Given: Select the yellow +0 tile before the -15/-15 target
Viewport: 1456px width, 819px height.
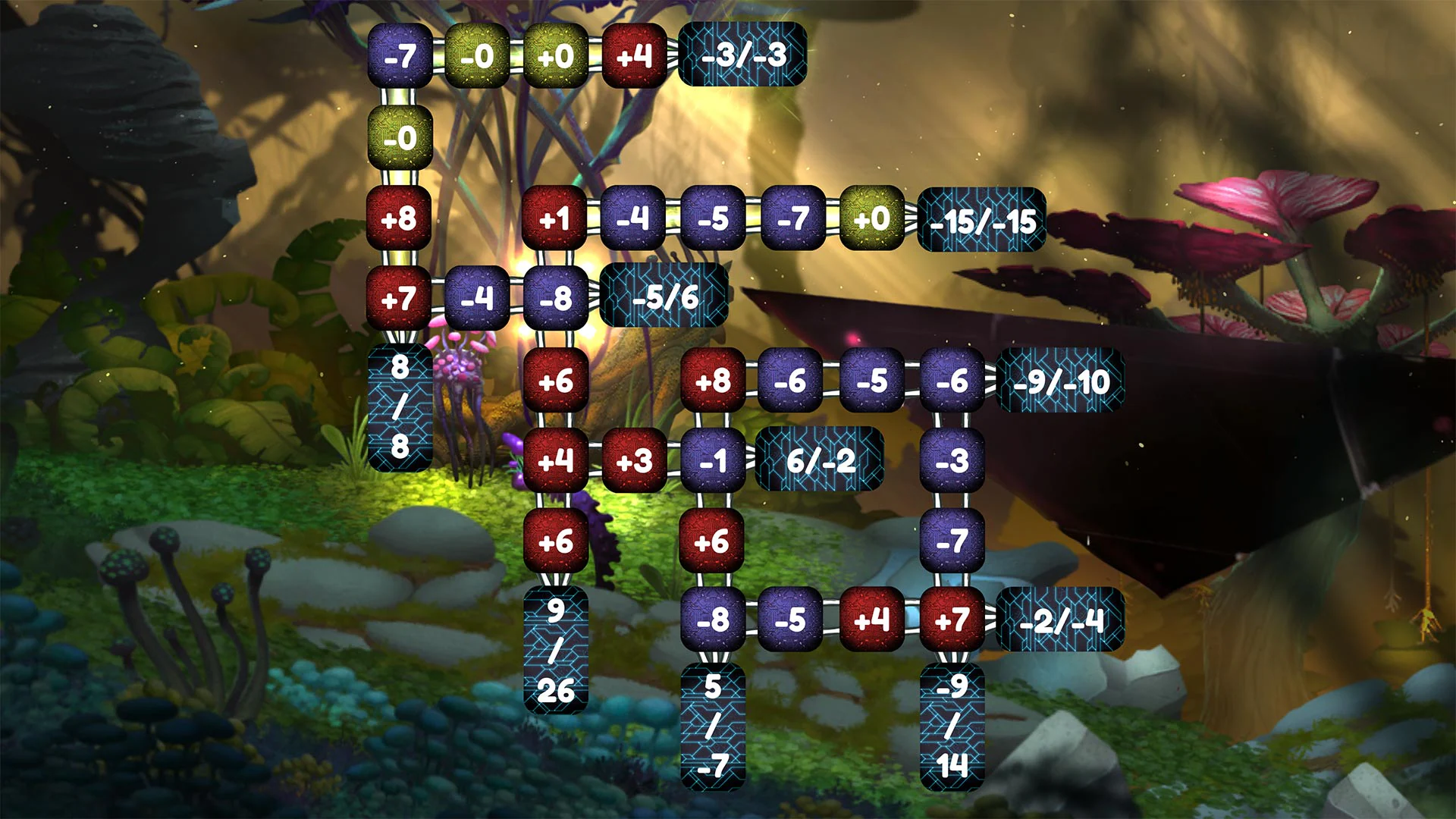Looking at the screenshot, I should pyautogui.click(x=874, y=220).
